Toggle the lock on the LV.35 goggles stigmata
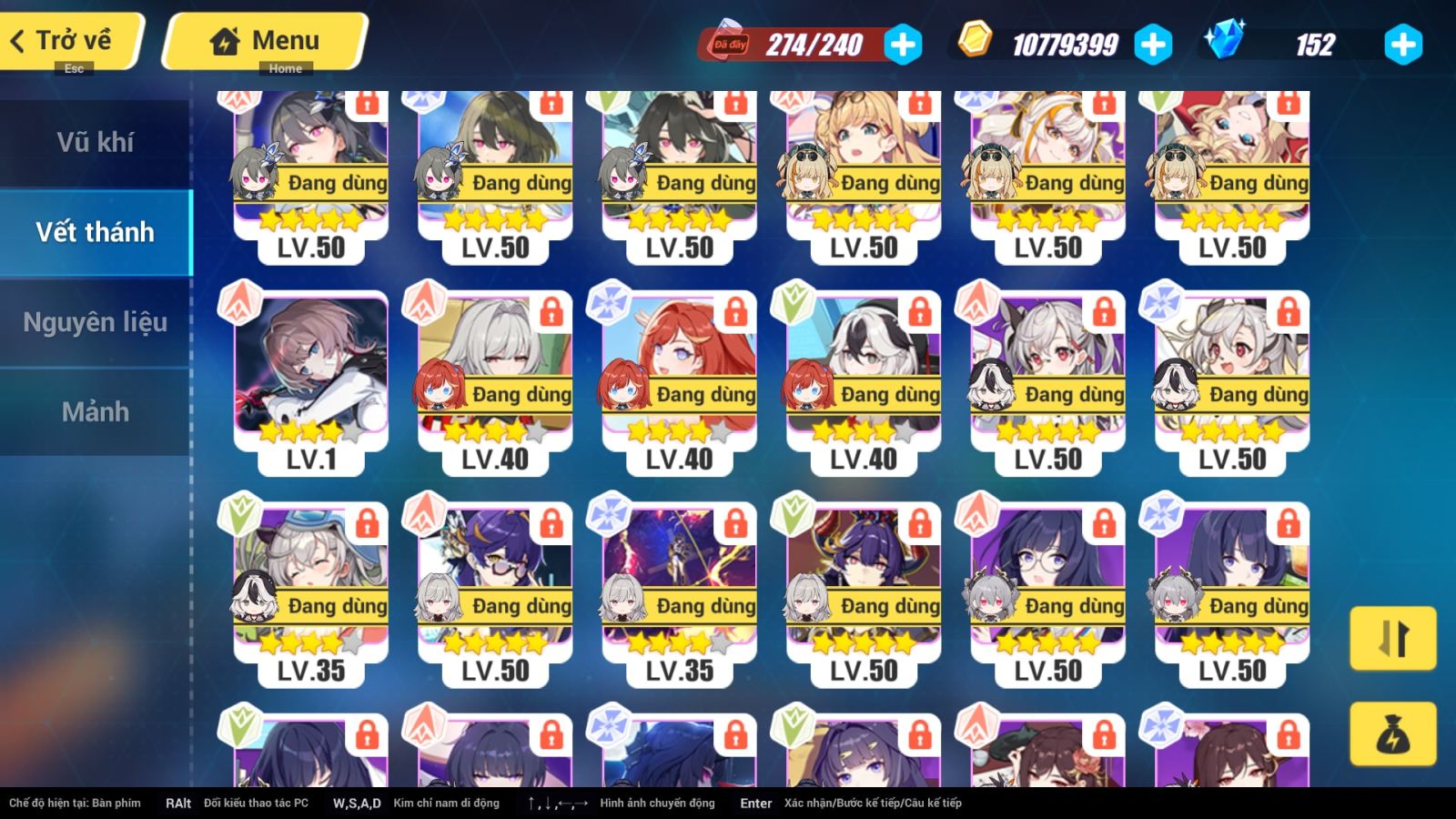The width and height of the screenshot is (1456, 819). tap(367, 526)
